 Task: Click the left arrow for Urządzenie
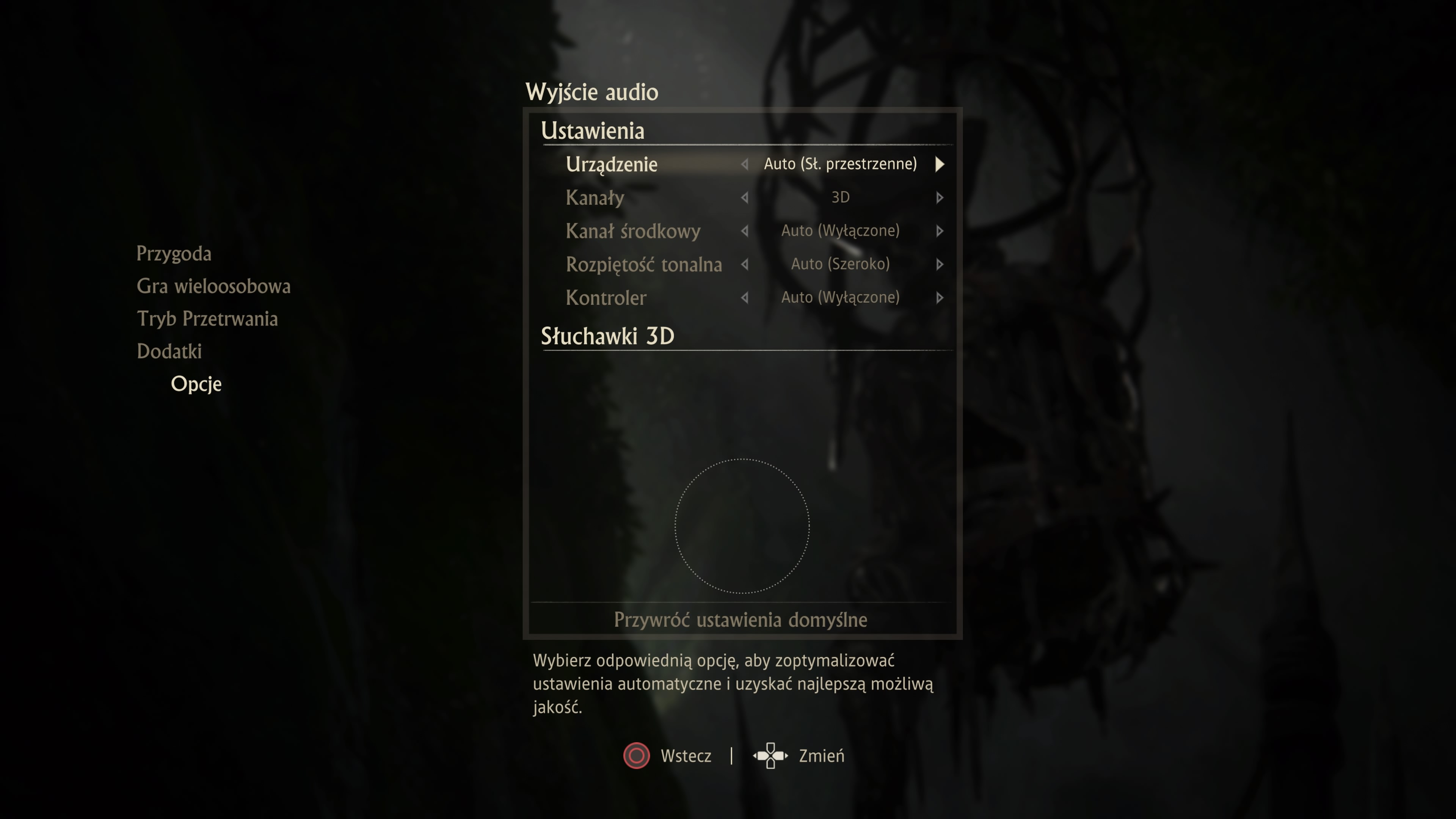(744, 165)
